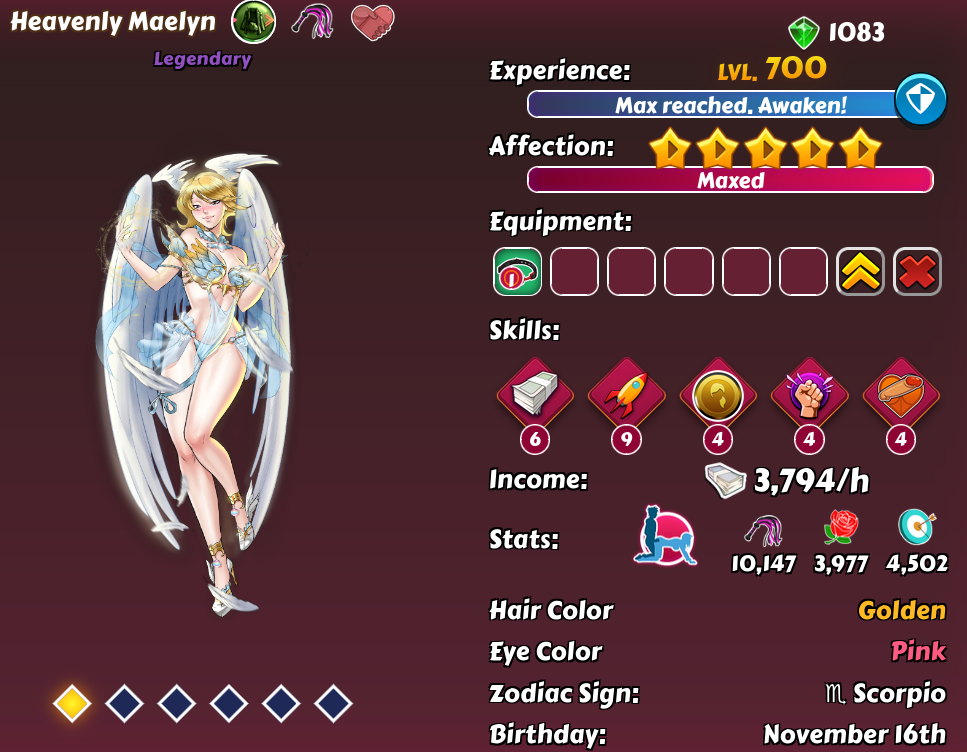The width and height of the screenshot is (967, 752).
Task: Unequip all using the red X button
Action: pos(917,272)
